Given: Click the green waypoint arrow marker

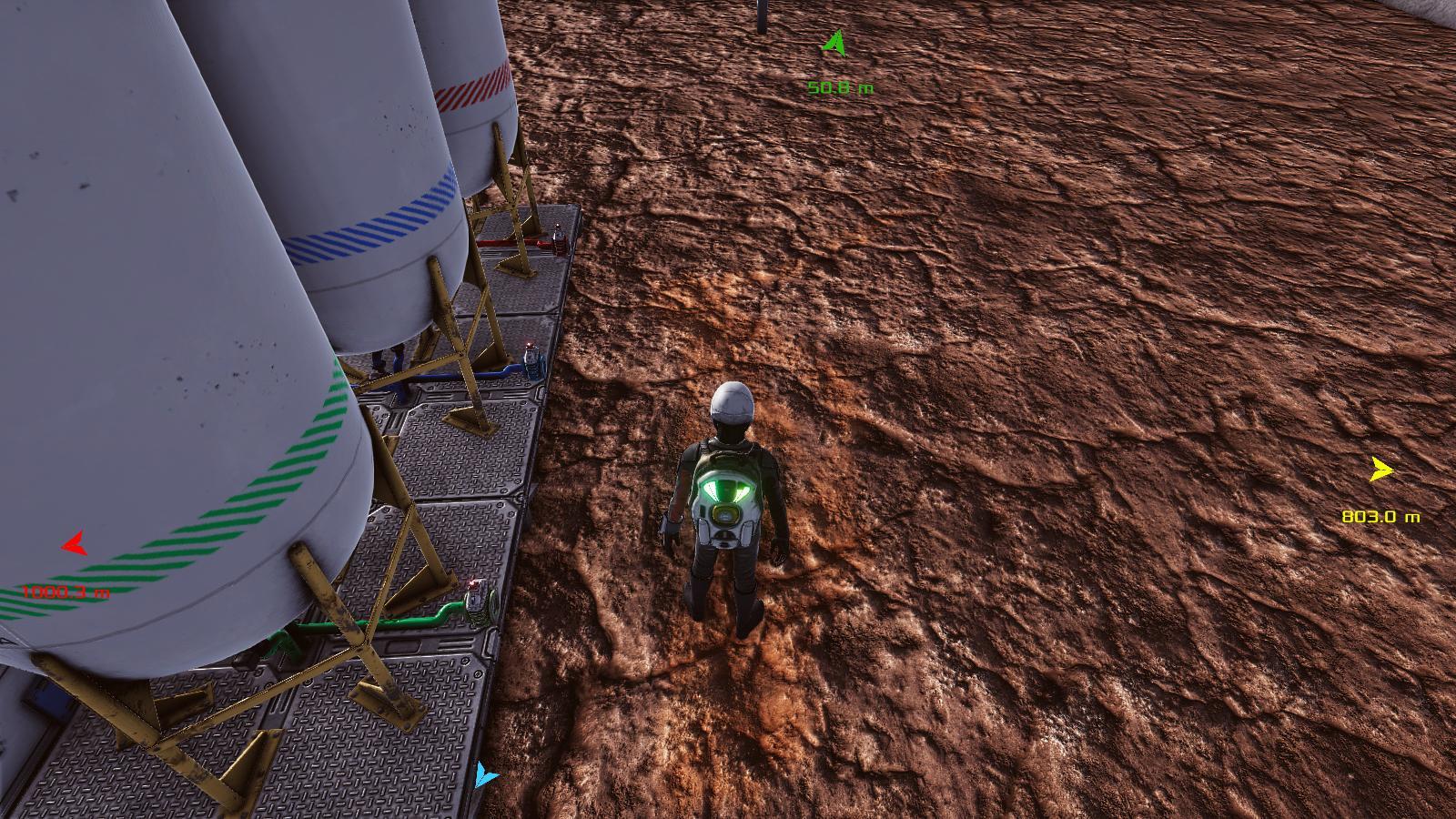Looking at the screenshot, I should click(x=834, y=44).
